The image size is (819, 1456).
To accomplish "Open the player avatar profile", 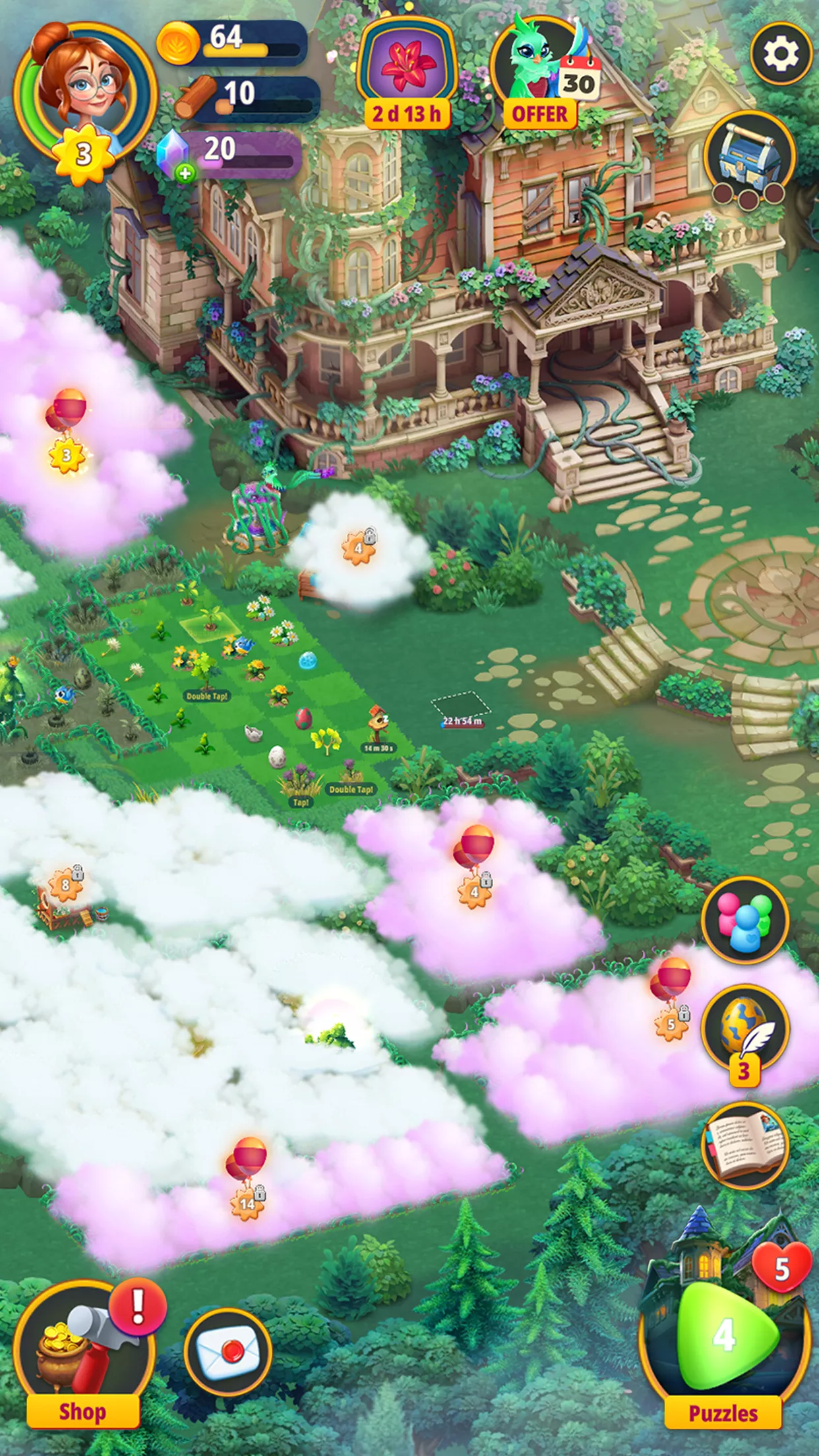I will 84,92.
